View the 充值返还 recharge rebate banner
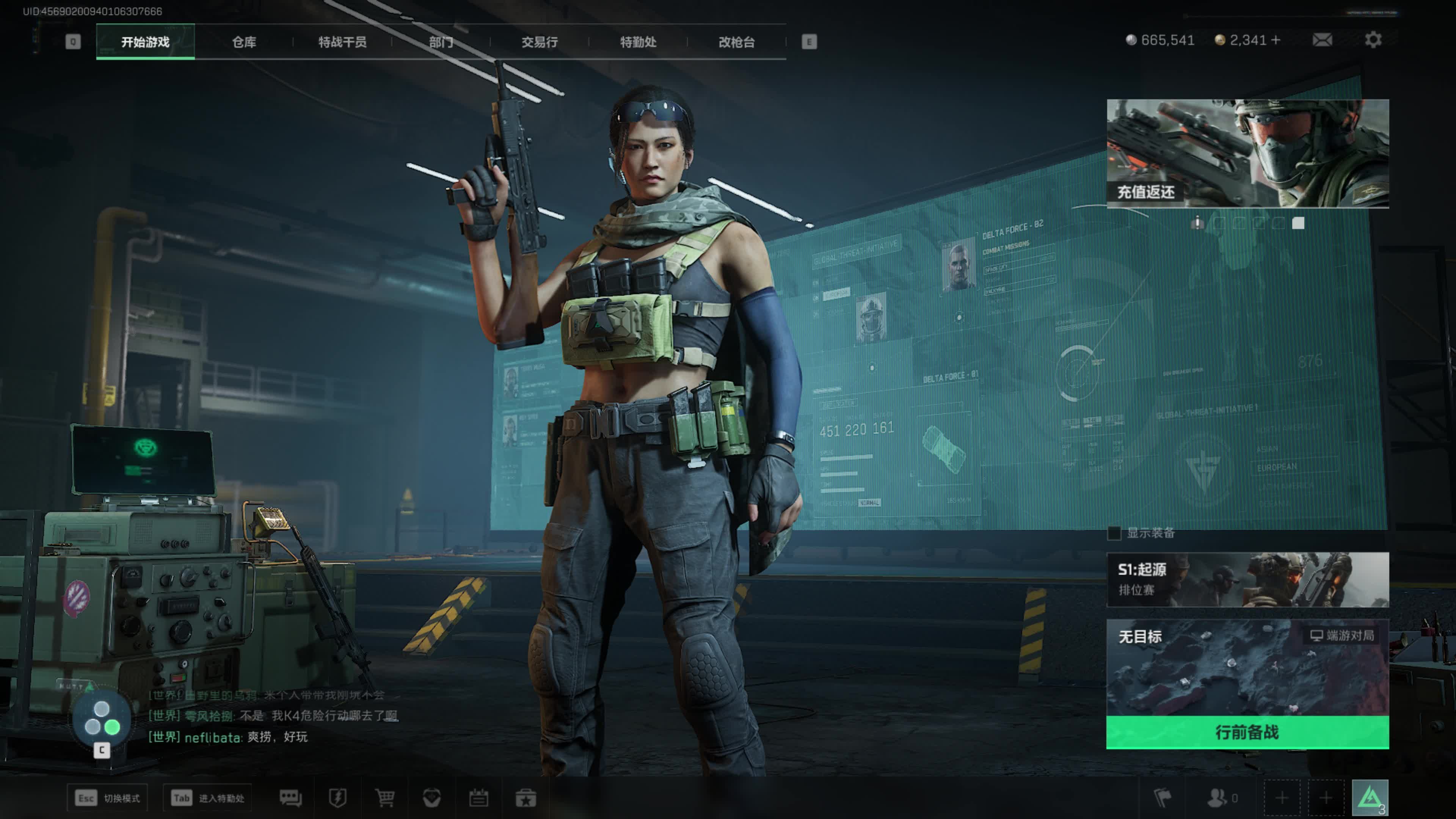This screenshot has width=1456, height=819. pos(1247,153)
